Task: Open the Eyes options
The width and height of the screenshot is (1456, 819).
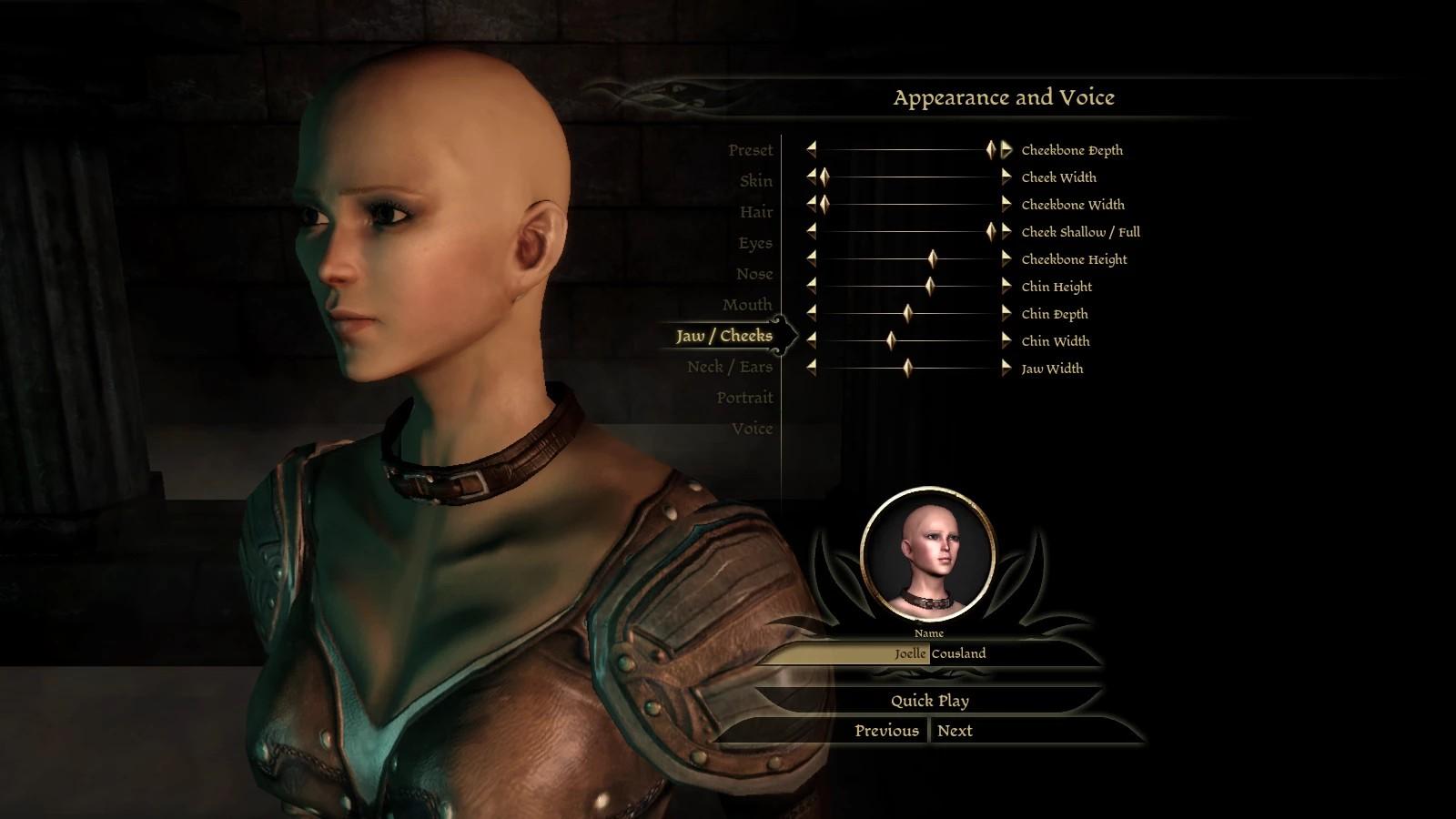Action: (x=754, y=243)
